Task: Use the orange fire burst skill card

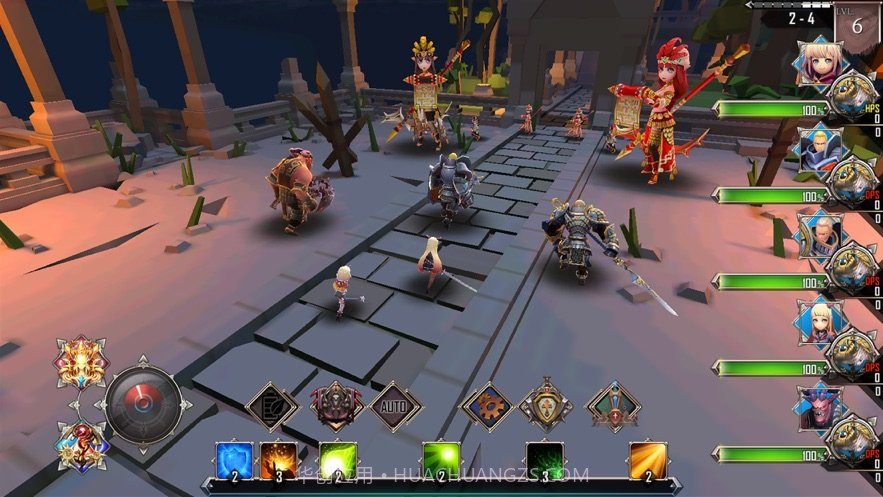Action: pyautogui.click(x=279, y=462)
